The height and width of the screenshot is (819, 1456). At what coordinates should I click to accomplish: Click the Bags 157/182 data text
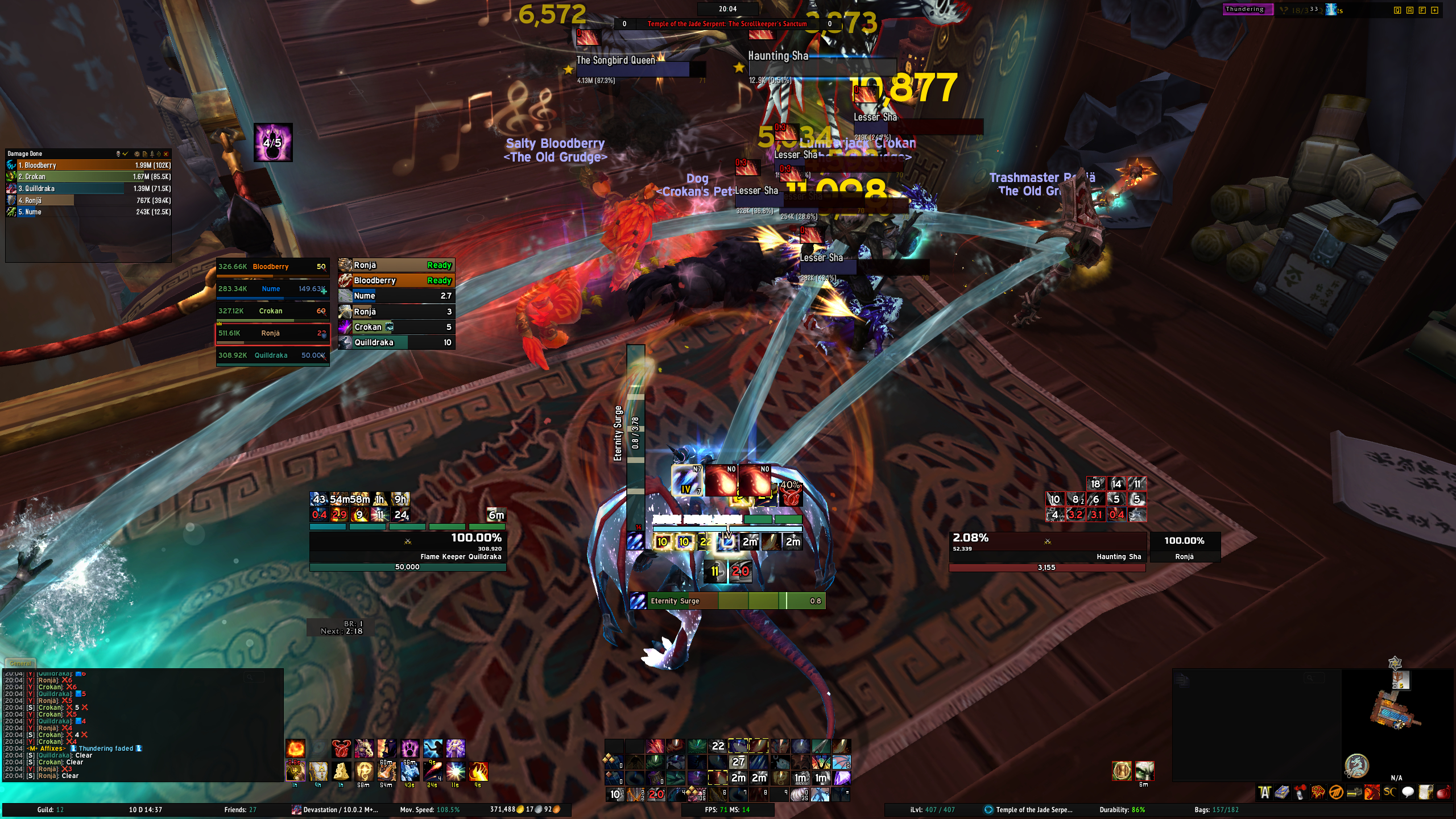click(1216, 810)
